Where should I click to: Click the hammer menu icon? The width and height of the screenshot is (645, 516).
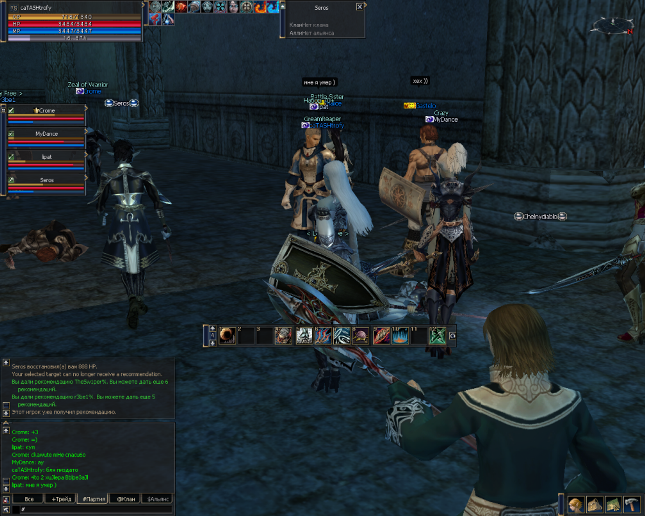pos(631,505)
